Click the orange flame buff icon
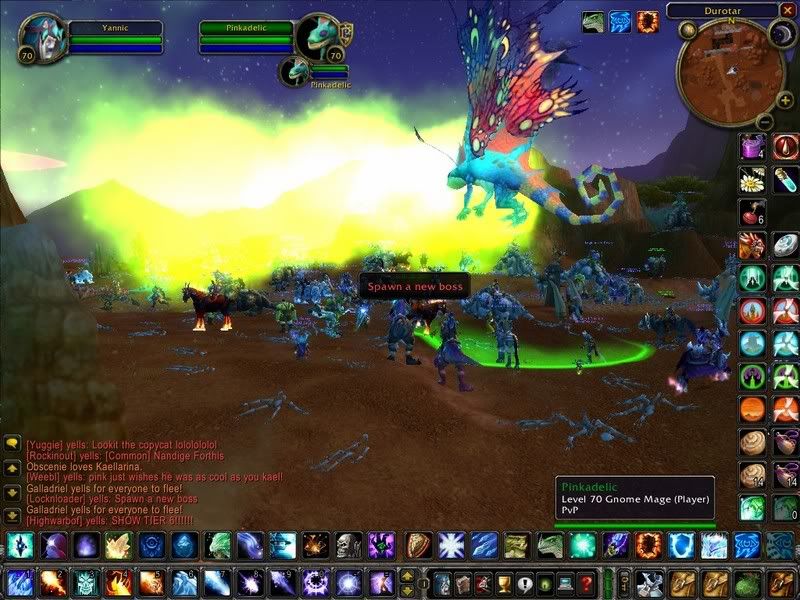The height and width of the screenshot is (600, 800). (x=648, y=21)
